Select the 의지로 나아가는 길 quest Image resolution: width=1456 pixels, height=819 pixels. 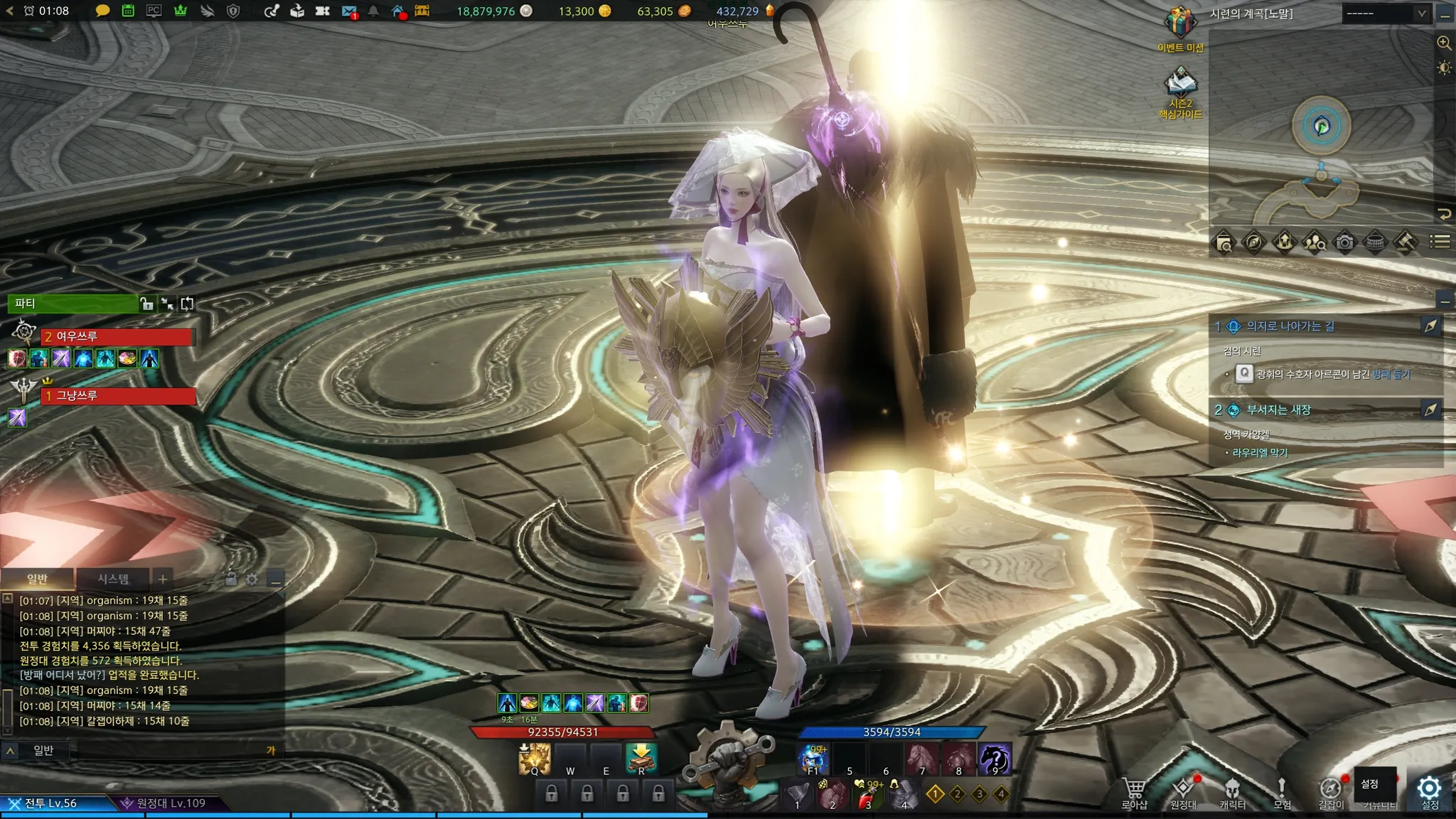coord(1290,326)
